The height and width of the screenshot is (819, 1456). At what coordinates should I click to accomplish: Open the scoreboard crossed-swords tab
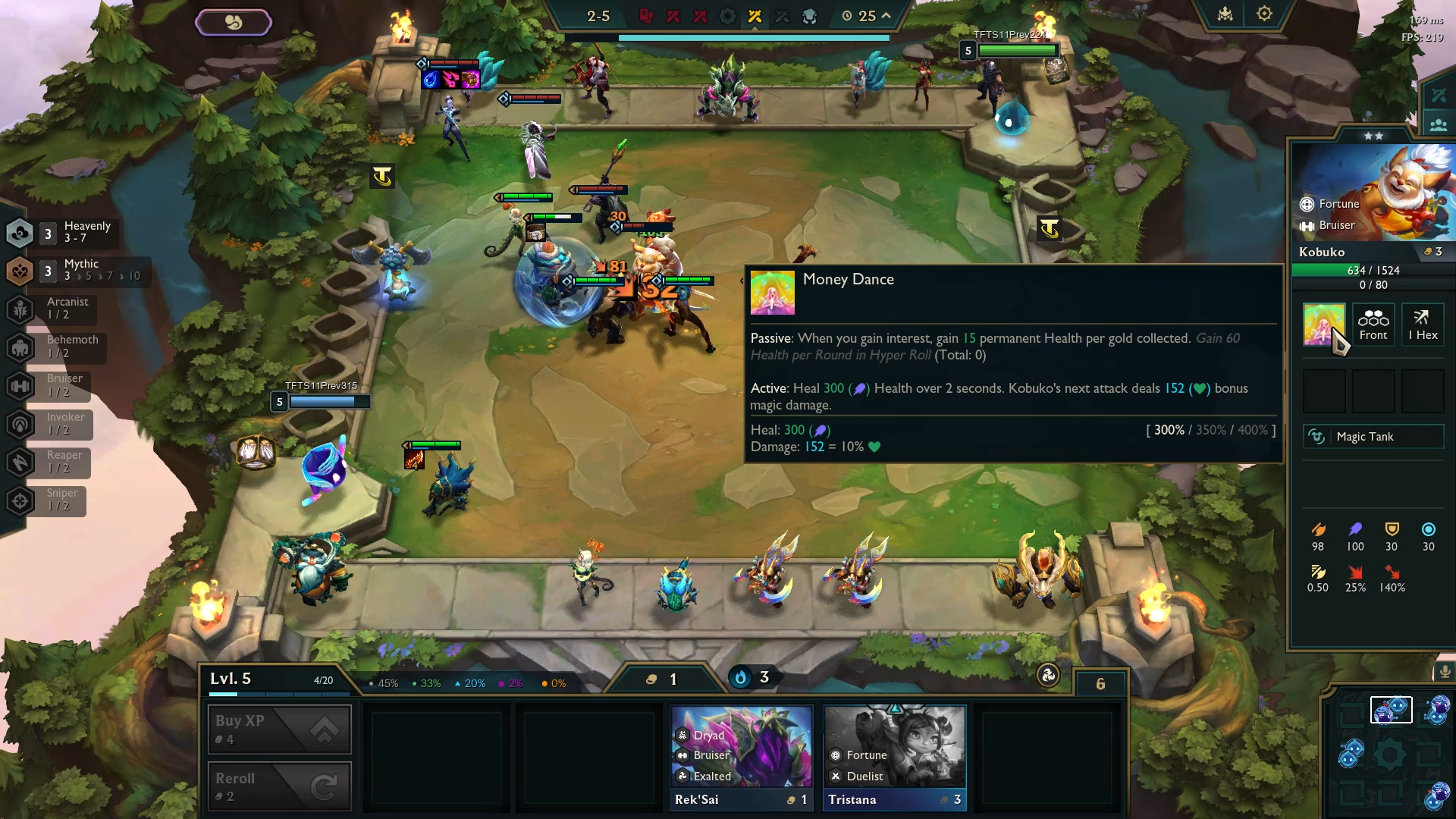click(1437, 95)
